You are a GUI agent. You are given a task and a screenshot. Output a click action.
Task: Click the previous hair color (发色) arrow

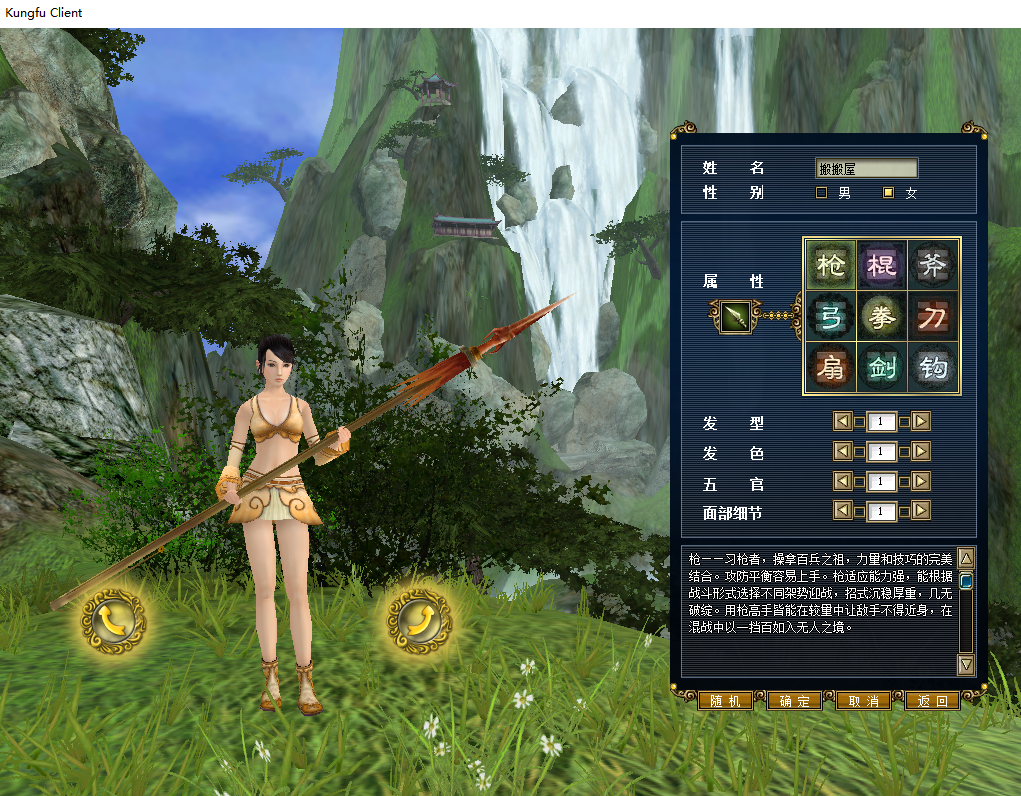point(842,452)
